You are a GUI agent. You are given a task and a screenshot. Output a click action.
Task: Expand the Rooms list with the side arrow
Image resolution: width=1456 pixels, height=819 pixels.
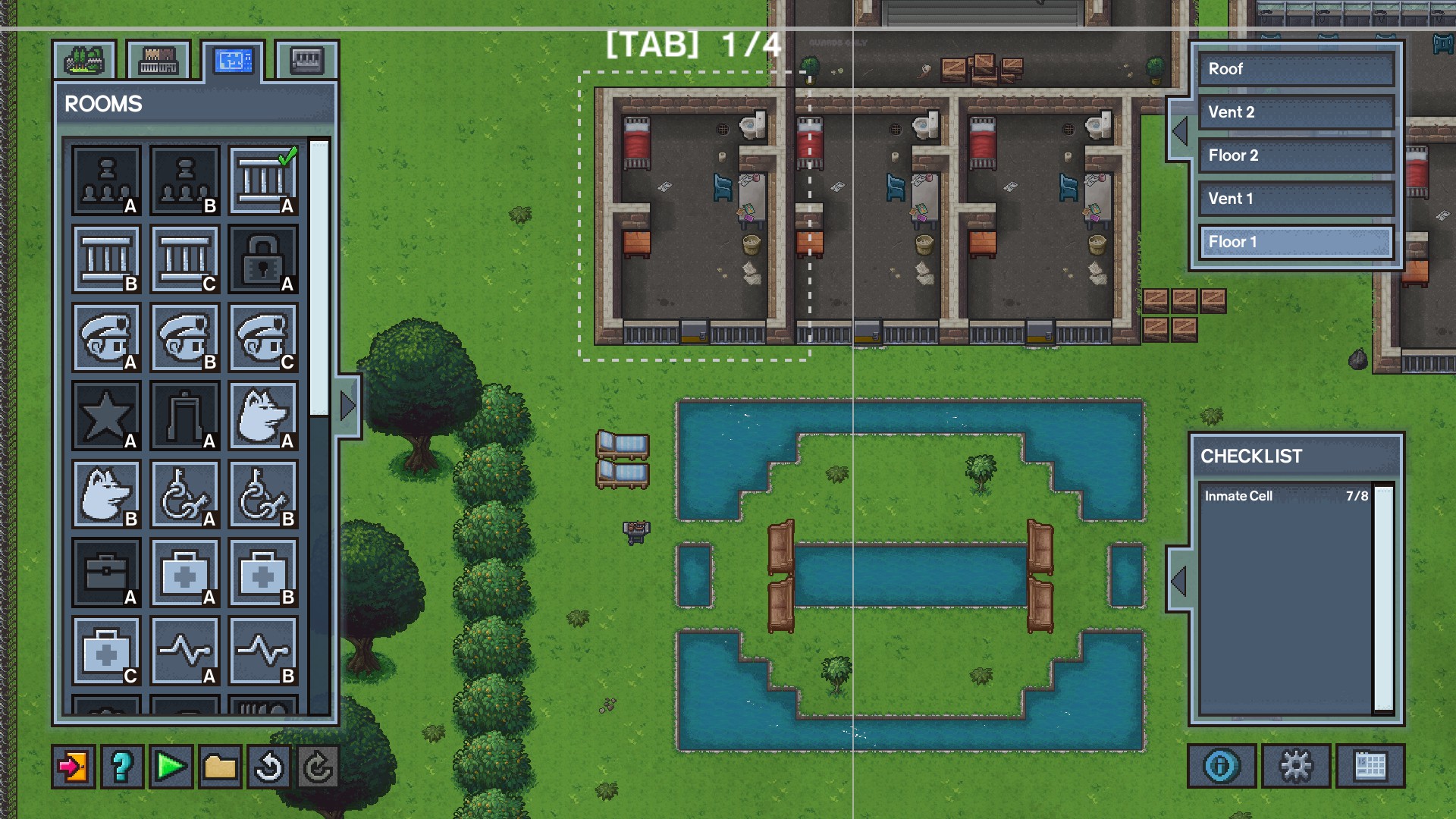(348, 404)
